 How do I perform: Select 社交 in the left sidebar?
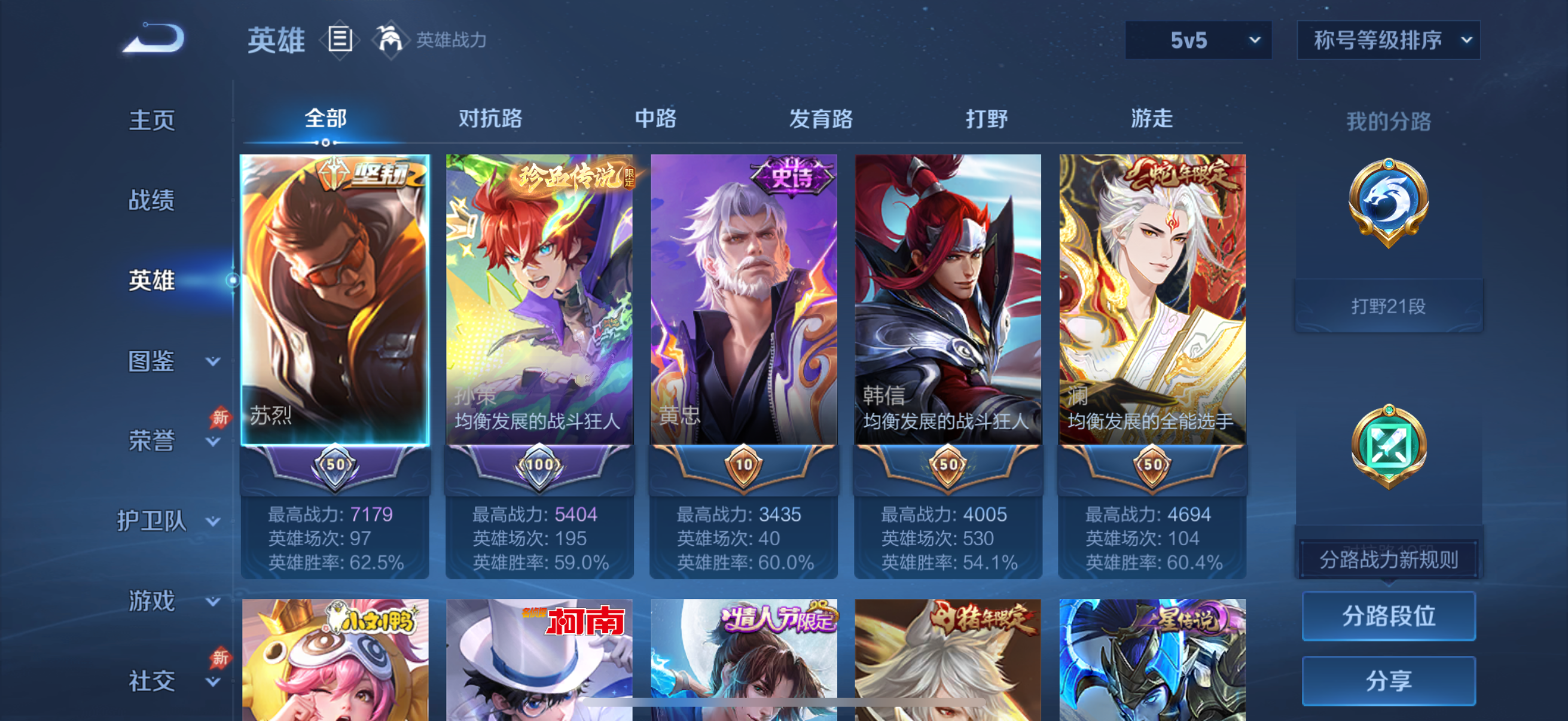coord(152,682)
